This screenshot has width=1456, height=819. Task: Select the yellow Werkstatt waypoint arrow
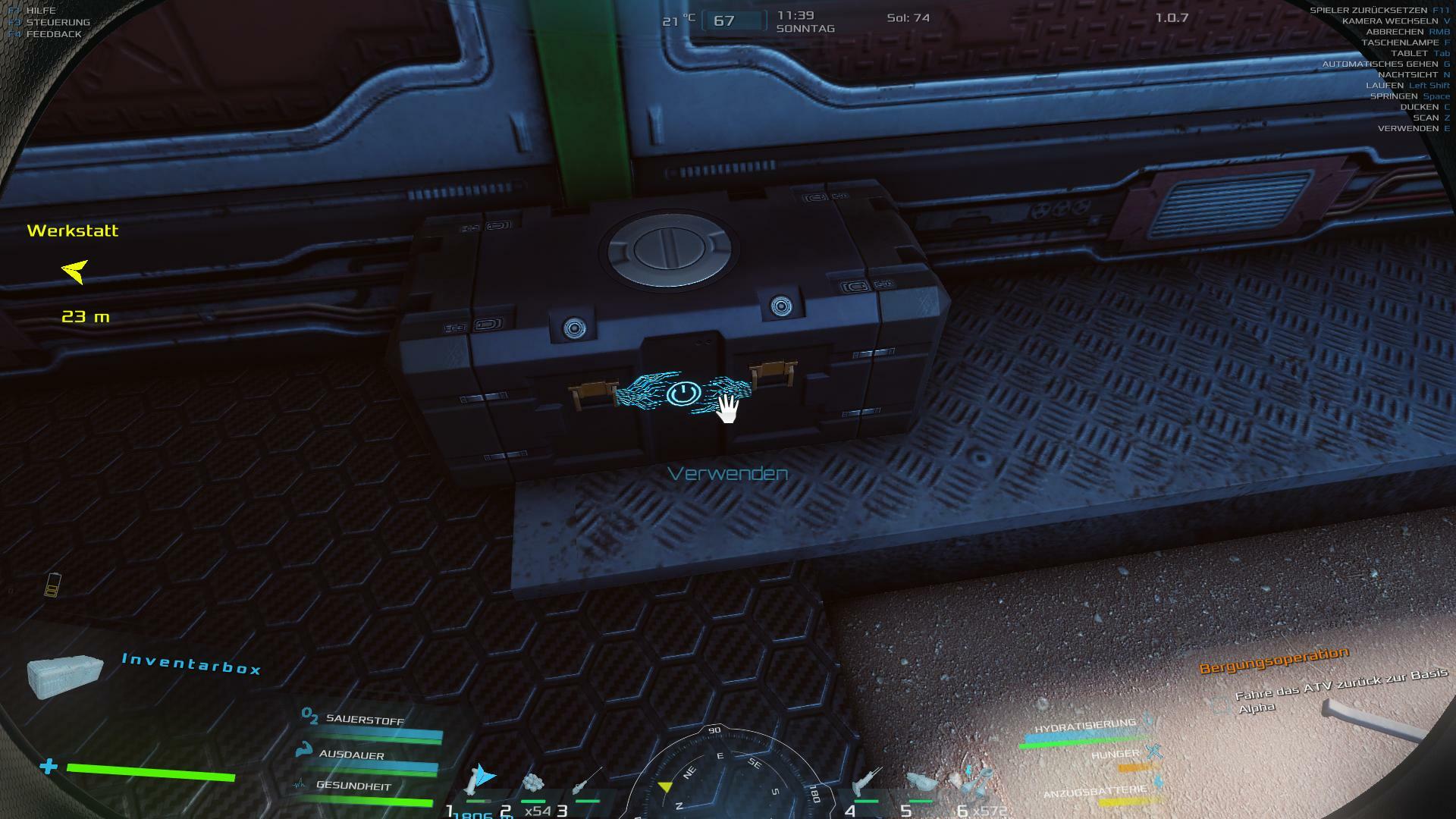pos(75,271)
